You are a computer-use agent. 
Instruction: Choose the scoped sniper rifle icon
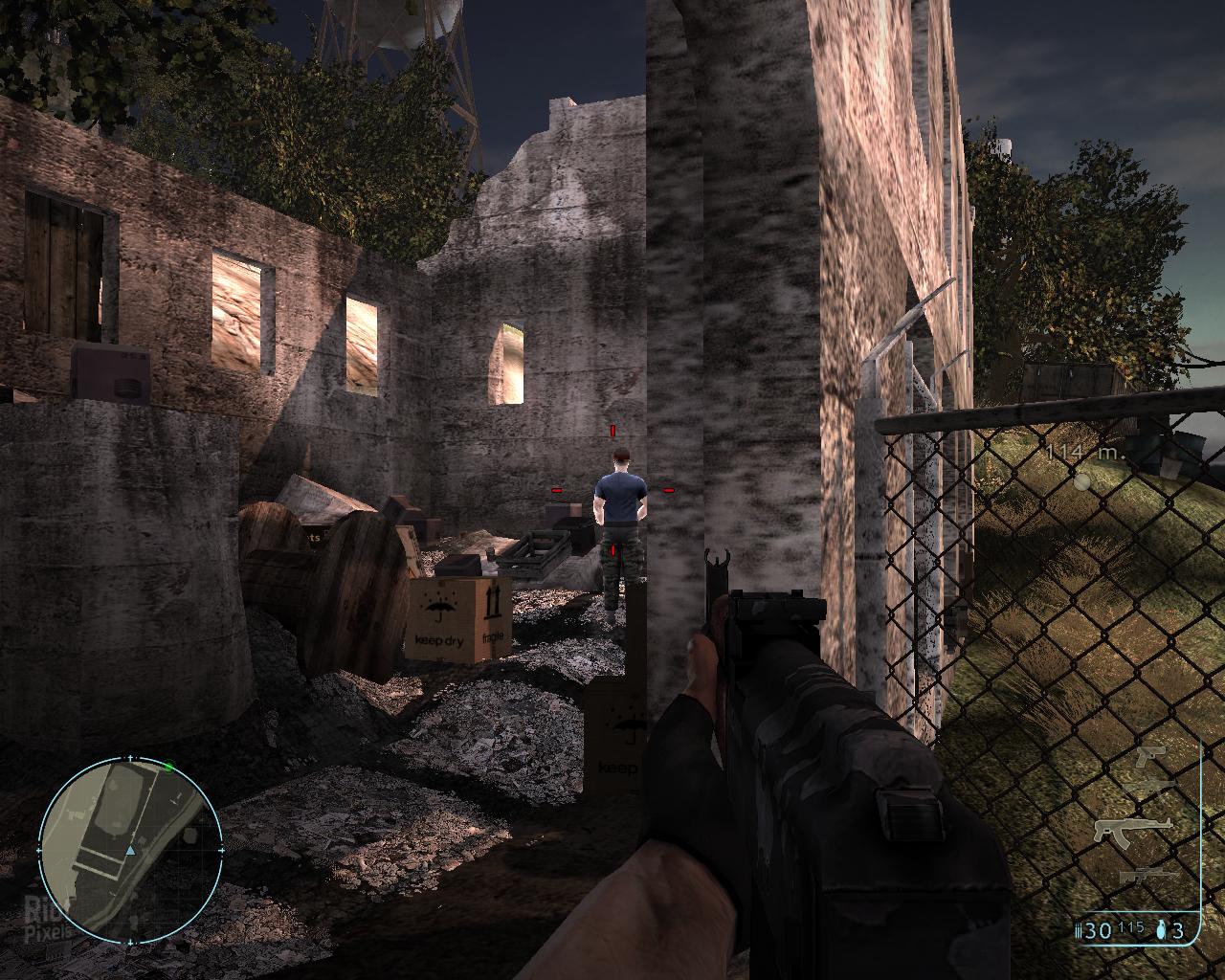pos(1146,874)
